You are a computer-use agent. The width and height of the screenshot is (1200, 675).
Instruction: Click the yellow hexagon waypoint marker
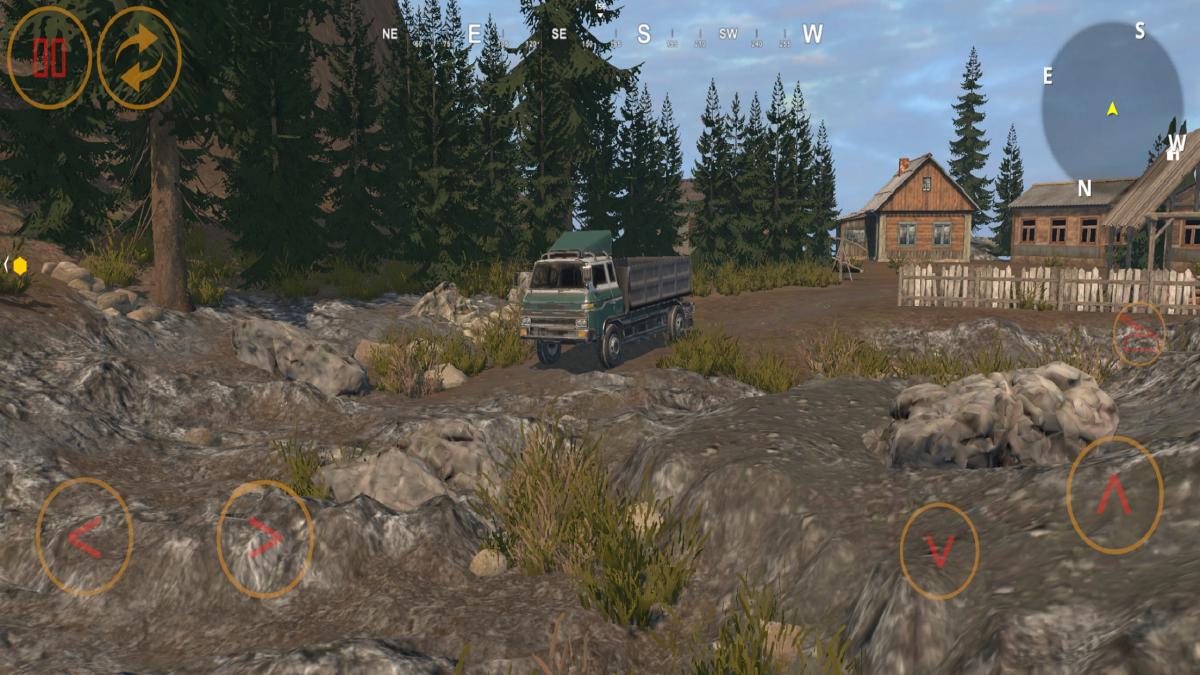[x=19, y=265]
